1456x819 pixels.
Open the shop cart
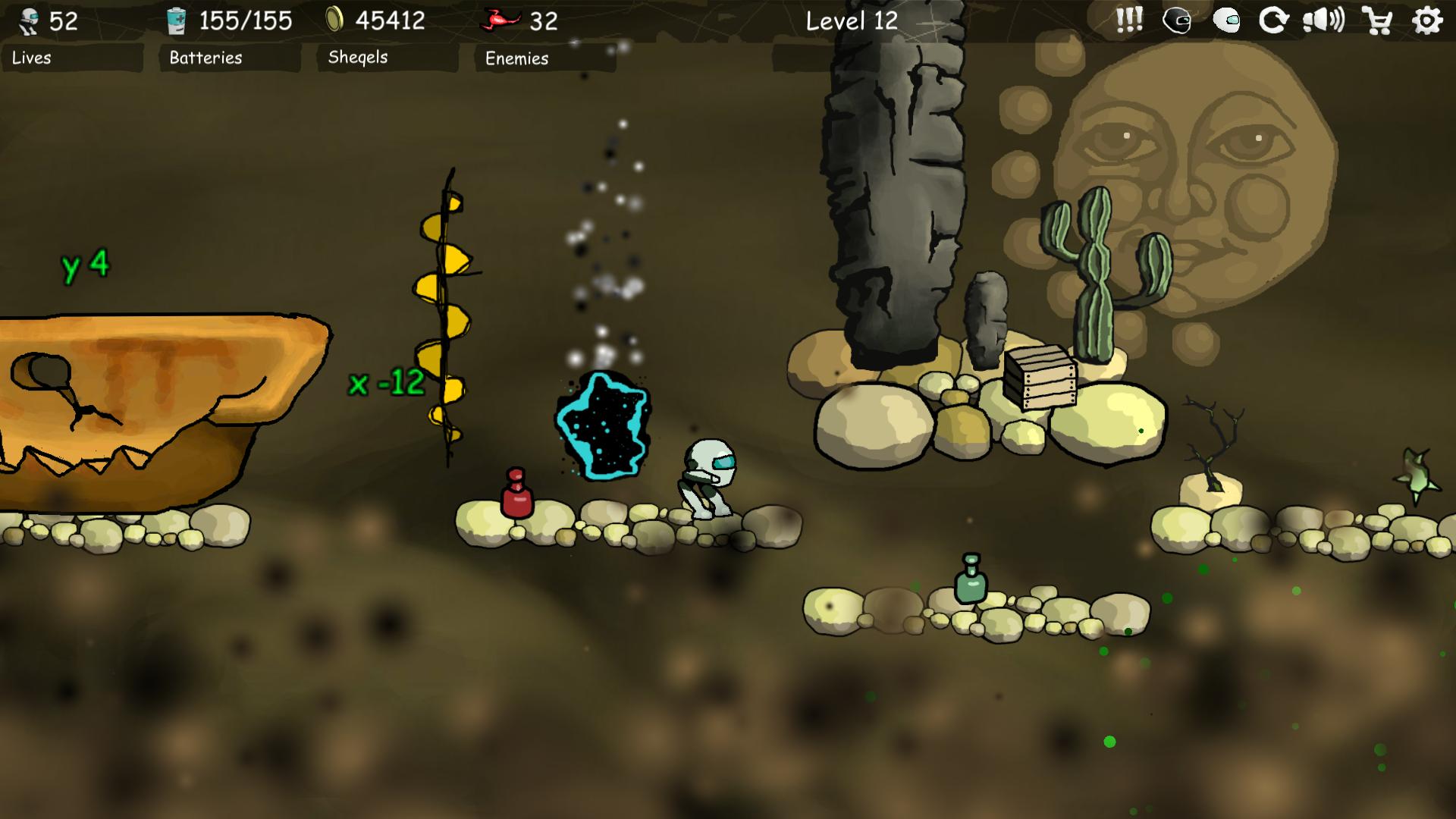(x=1379, y=21)
